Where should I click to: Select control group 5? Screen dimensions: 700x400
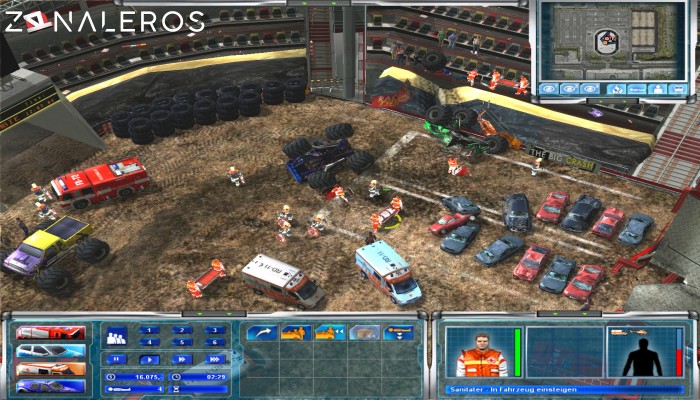181,342
